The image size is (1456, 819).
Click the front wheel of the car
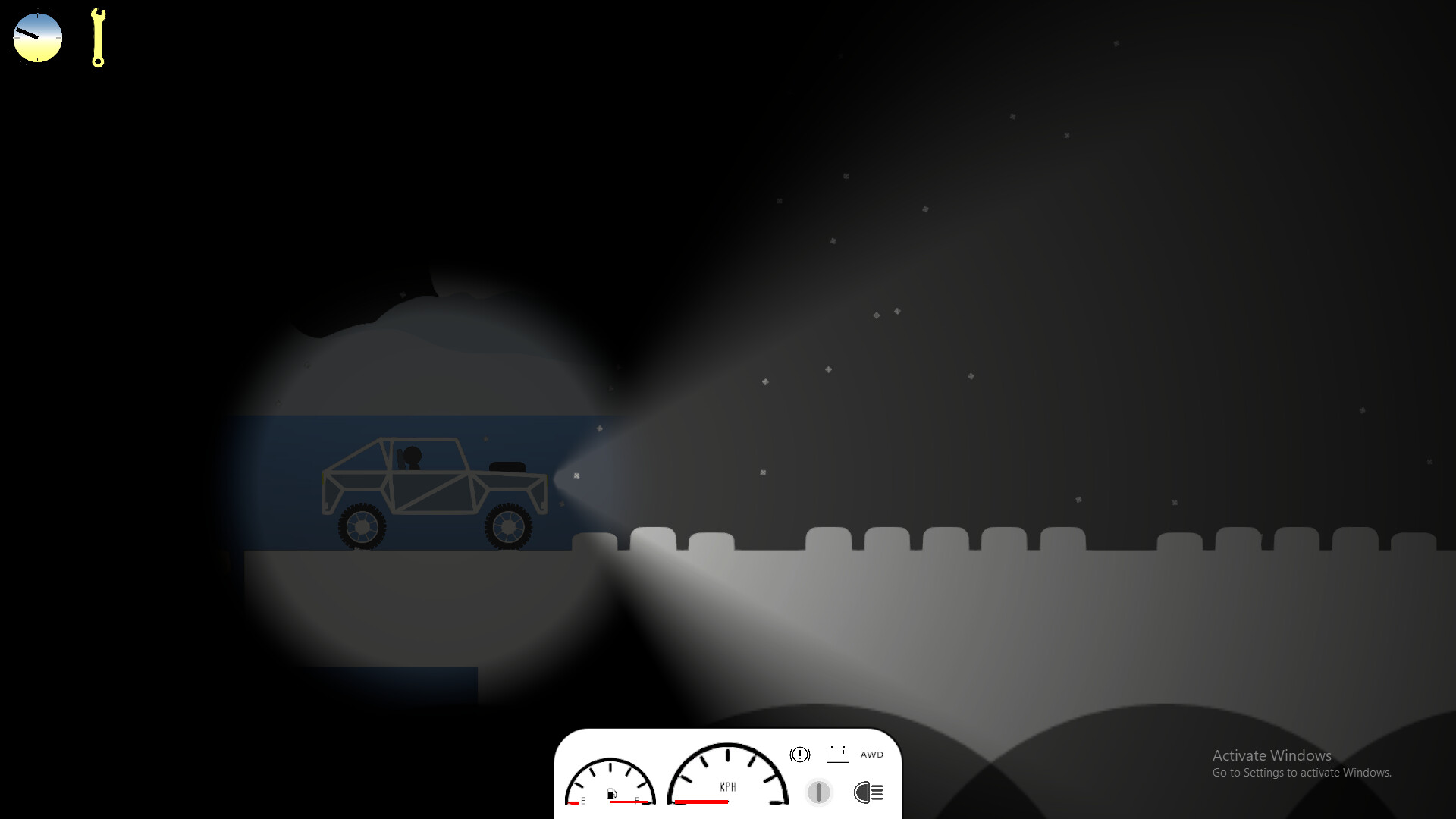508,527
